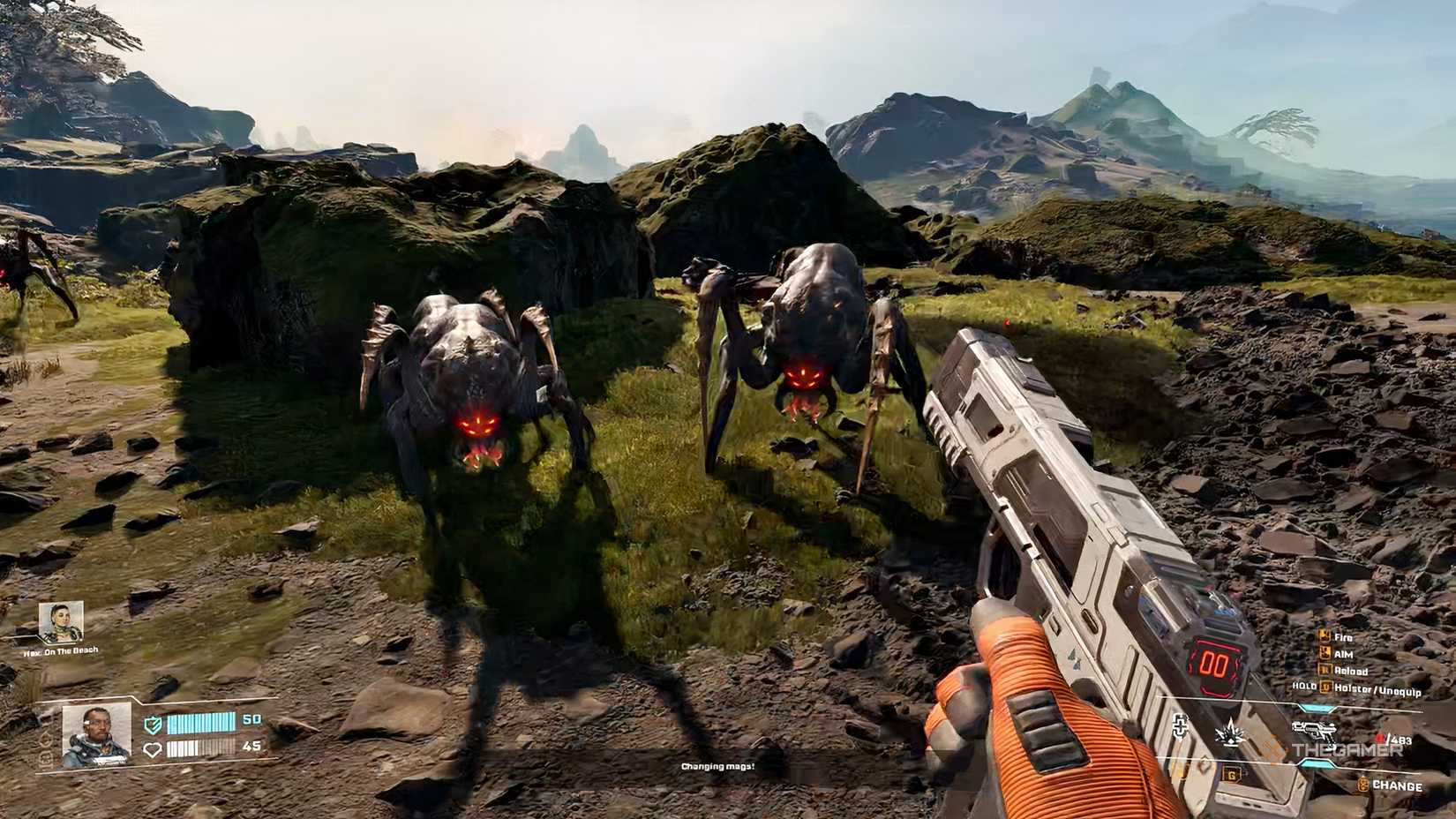Click the grenade G slot icon
This screenshot has width=1456, height=819.
tap(1232, 774)
